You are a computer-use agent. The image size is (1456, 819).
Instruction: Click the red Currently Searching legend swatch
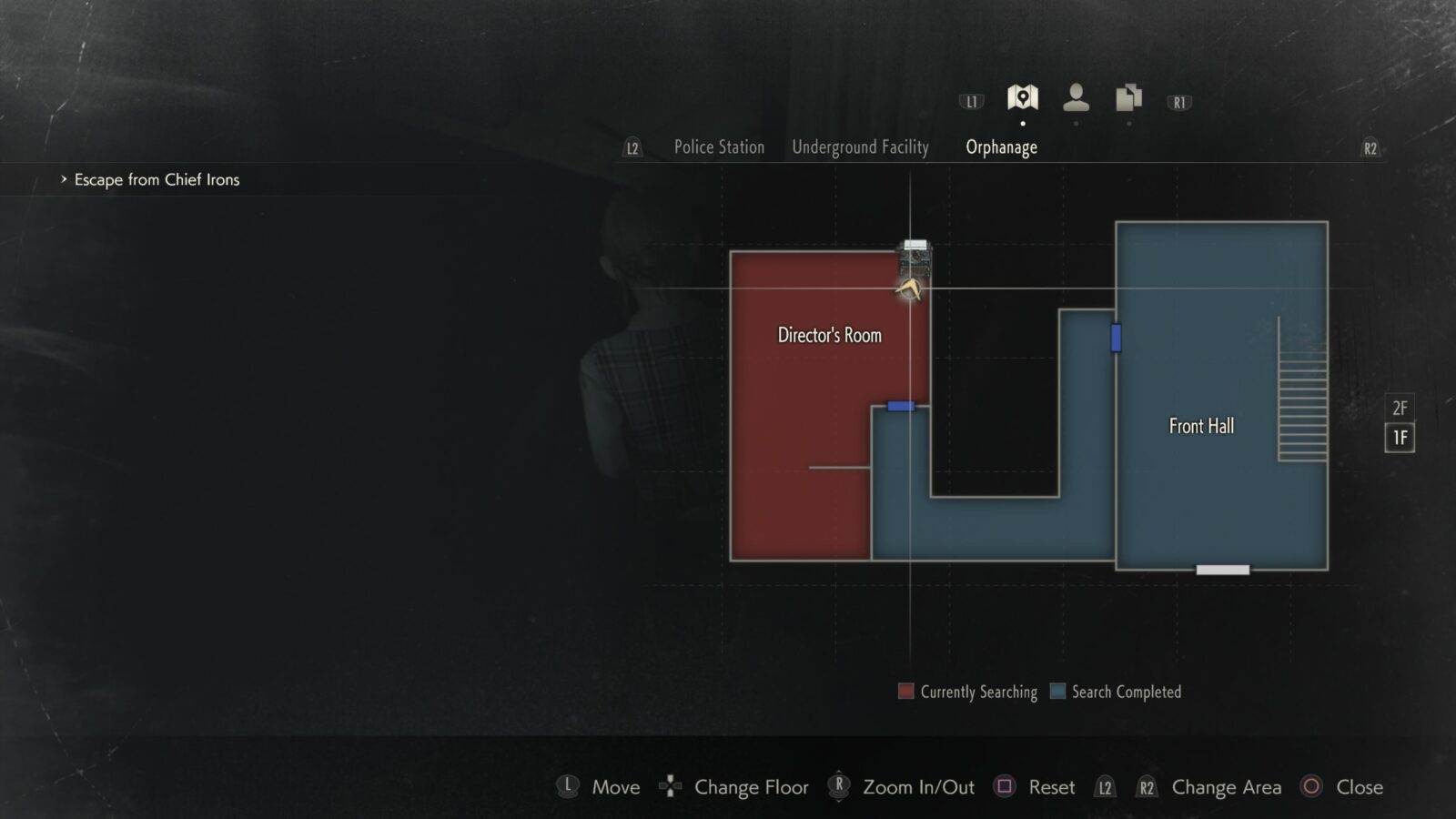(905, 692)
